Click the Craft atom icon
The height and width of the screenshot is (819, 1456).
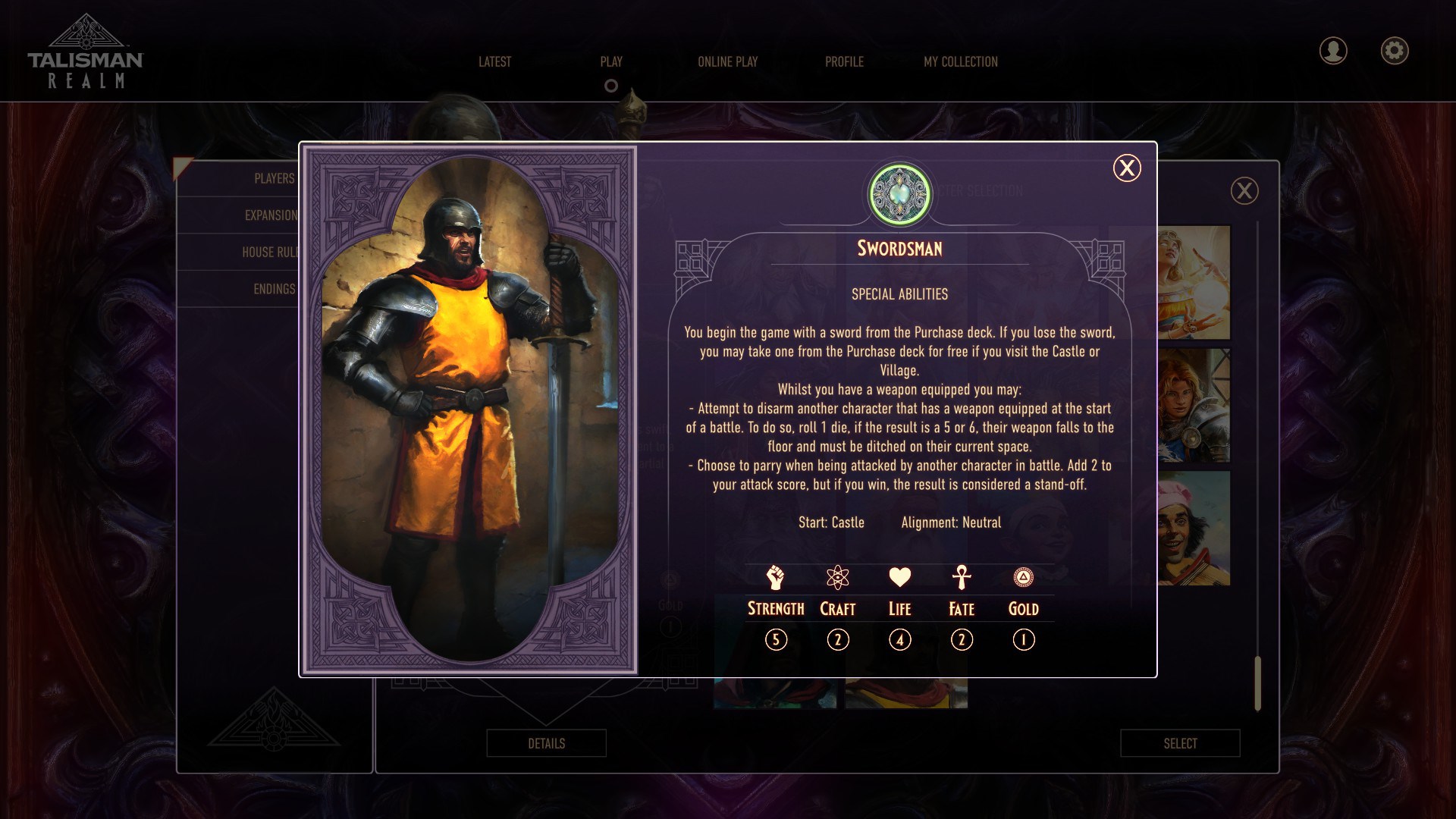pyautogui.click(x=837, y=579)
